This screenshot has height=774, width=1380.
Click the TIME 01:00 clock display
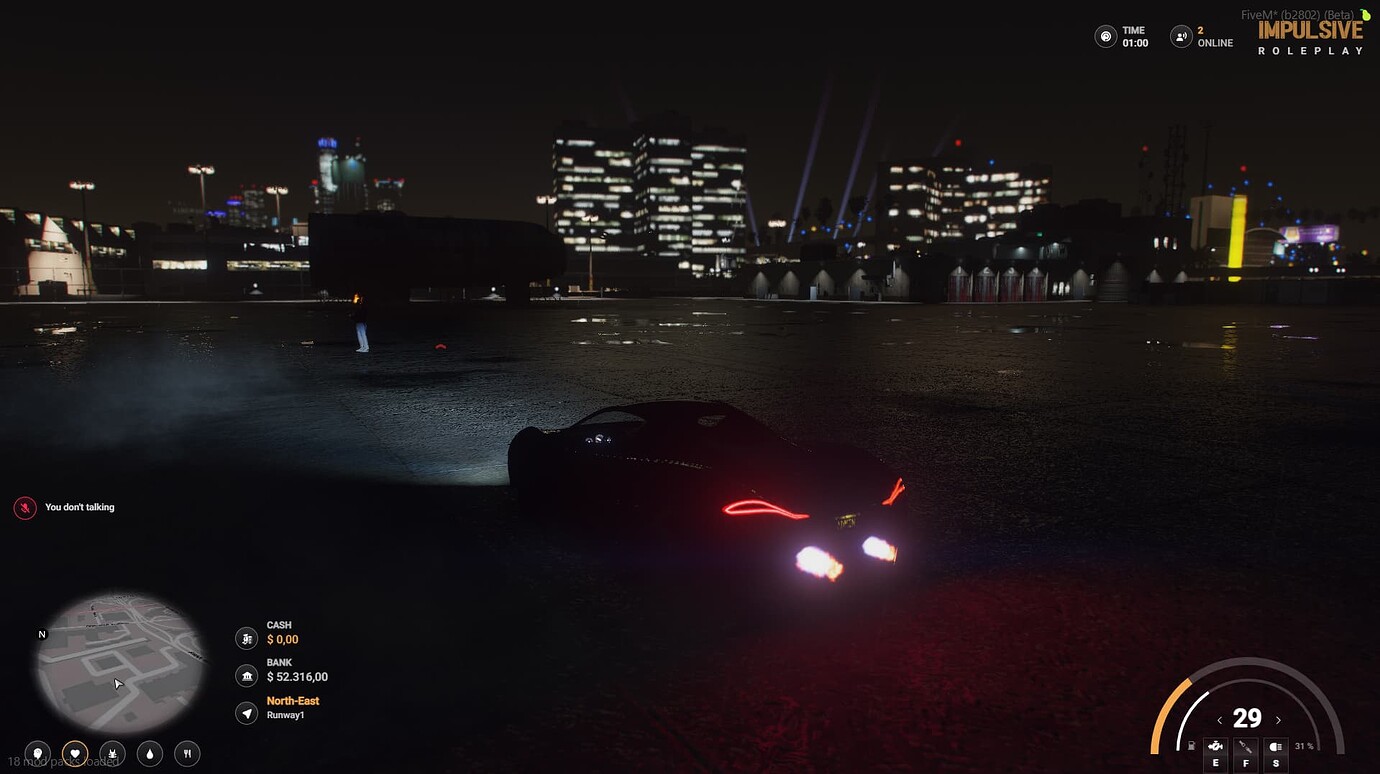(1122, 36)
